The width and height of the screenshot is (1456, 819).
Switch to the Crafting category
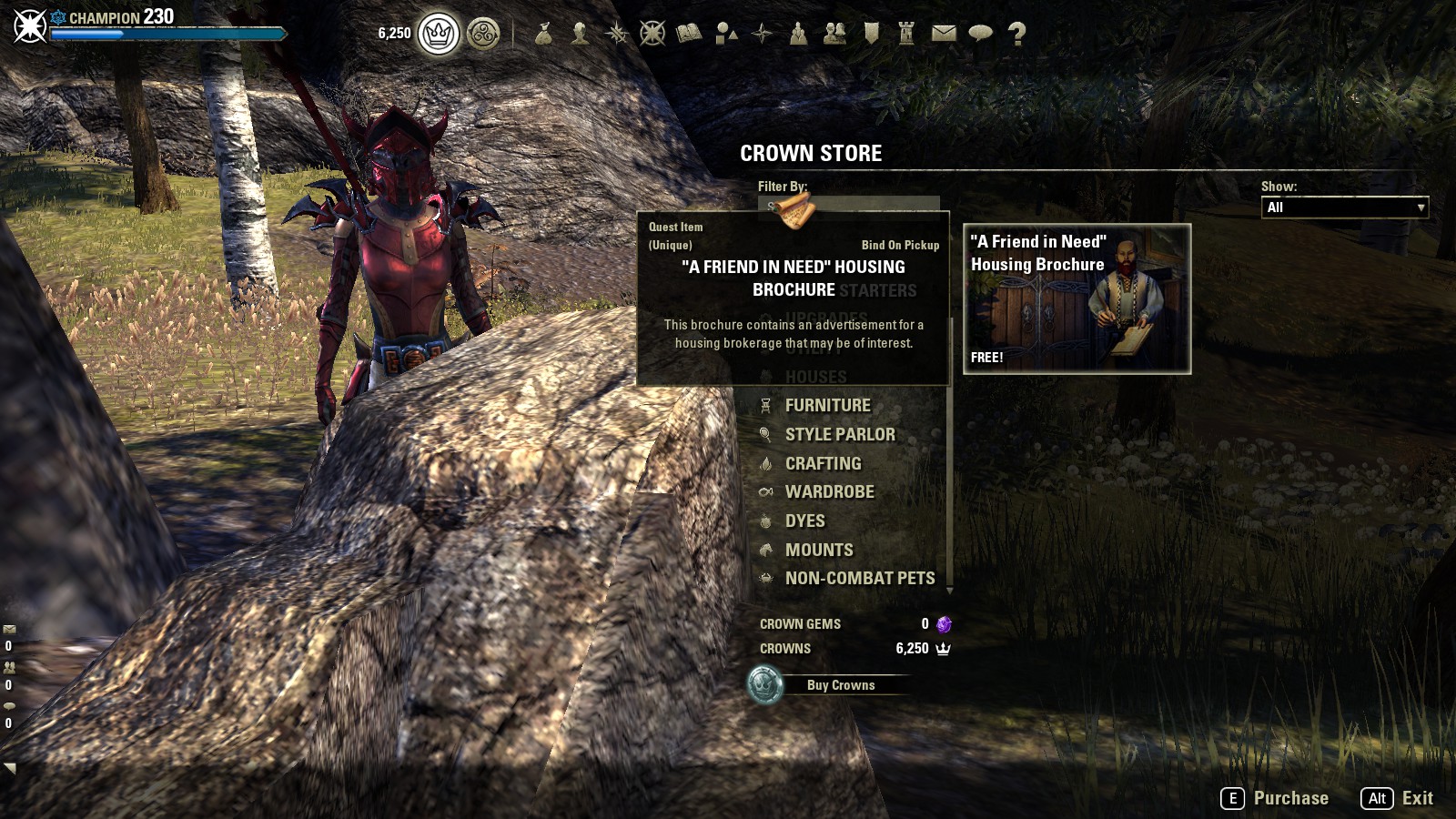(x=823, y=464)
